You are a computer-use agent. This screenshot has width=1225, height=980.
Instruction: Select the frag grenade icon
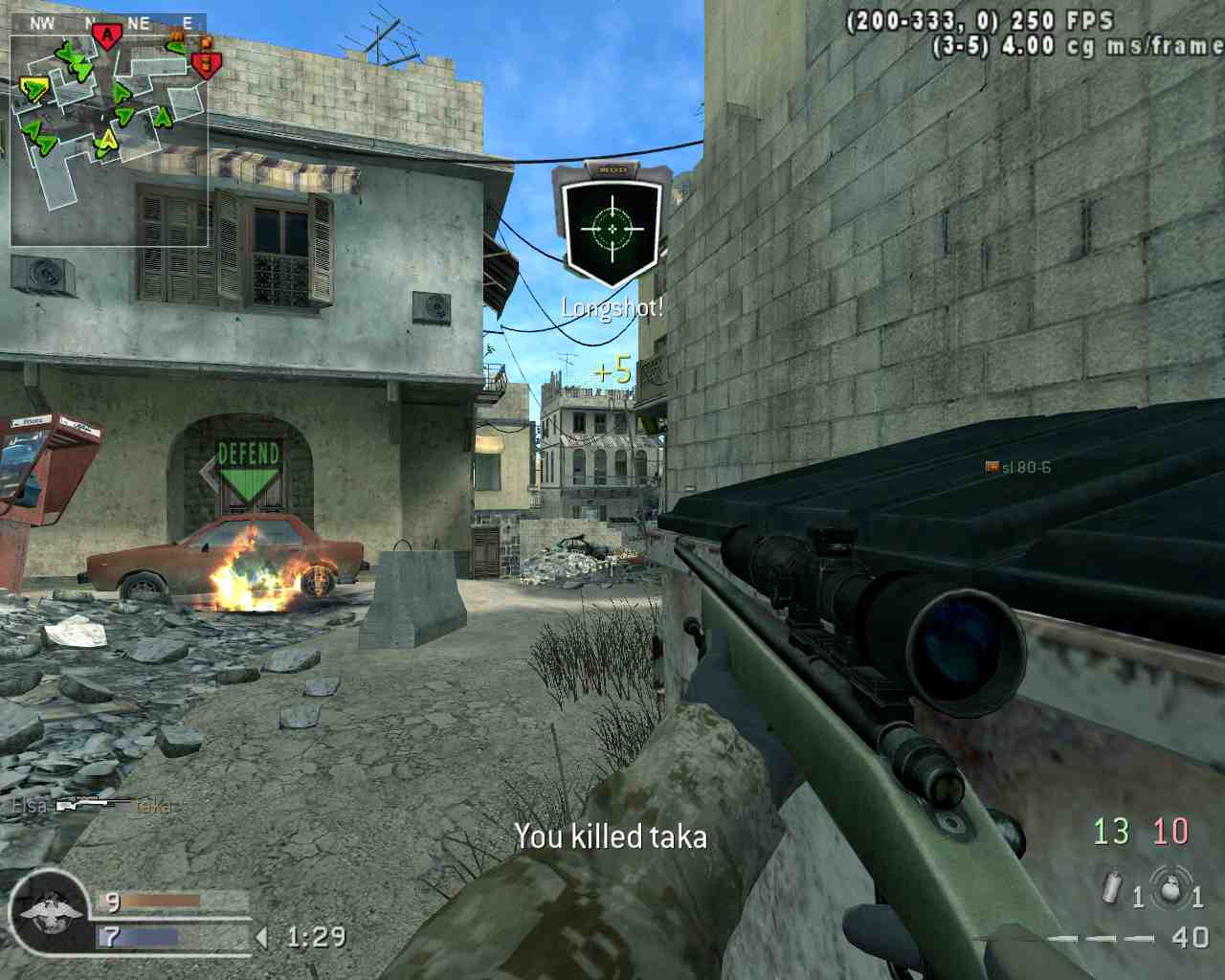coord(1170,887)
